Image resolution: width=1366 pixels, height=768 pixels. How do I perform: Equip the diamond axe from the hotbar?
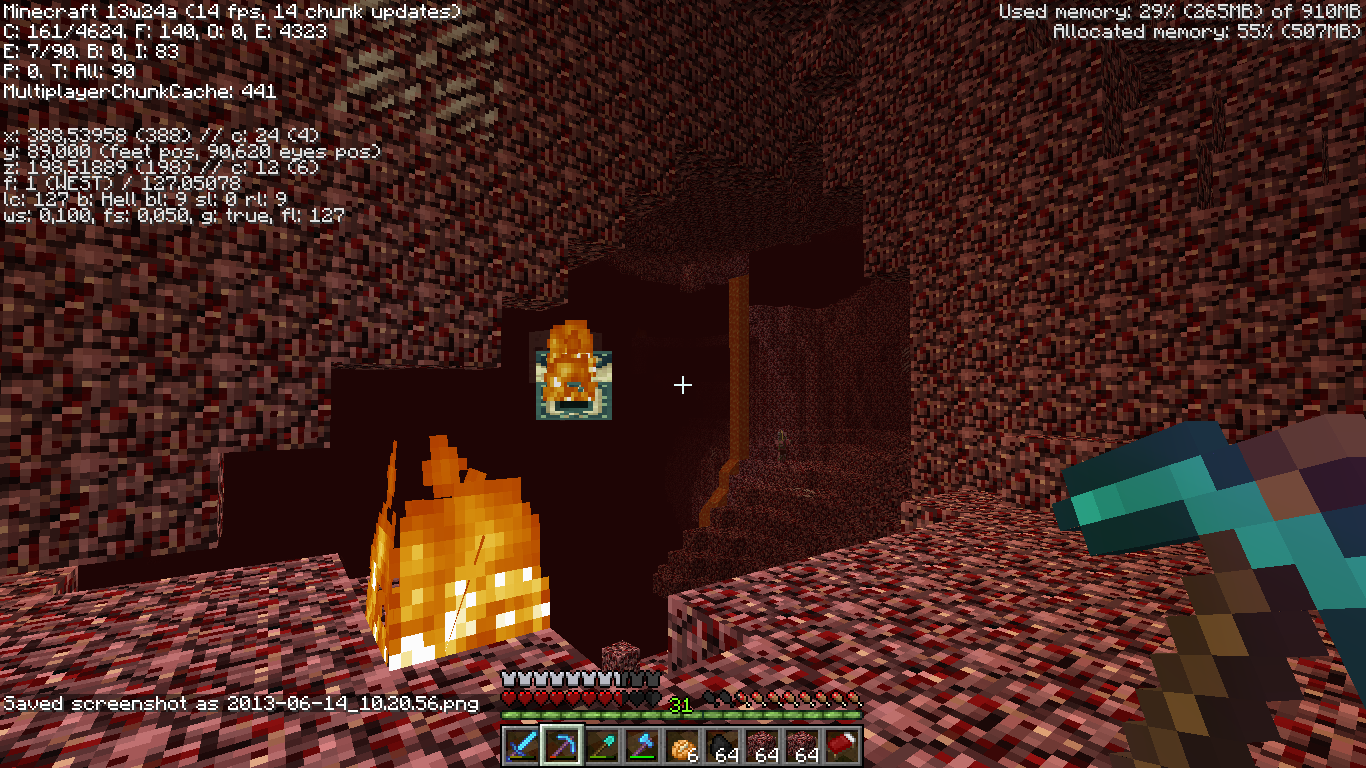[642, 747]
